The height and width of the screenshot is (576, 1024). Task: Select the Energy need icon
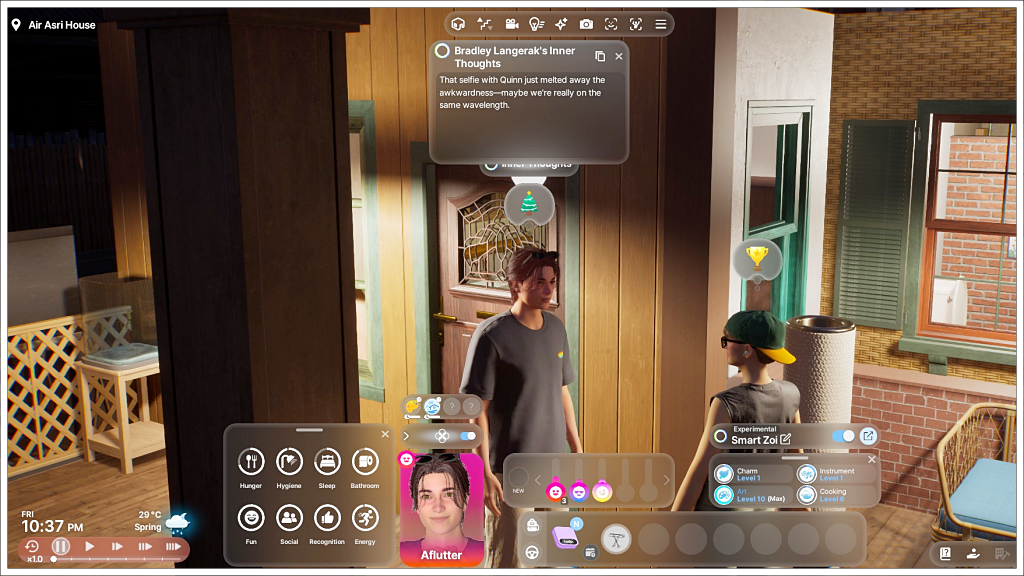tap(365, 518)
